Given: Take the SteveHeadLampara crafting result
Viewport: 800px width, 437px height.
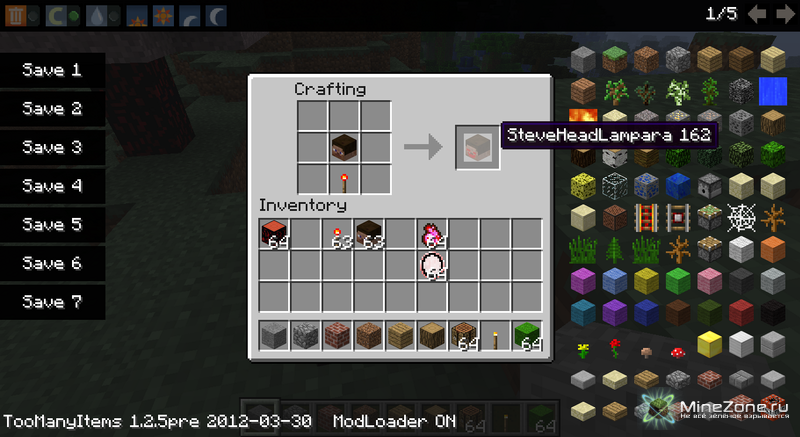Looking at the screenshot, I should pos(472,148).
